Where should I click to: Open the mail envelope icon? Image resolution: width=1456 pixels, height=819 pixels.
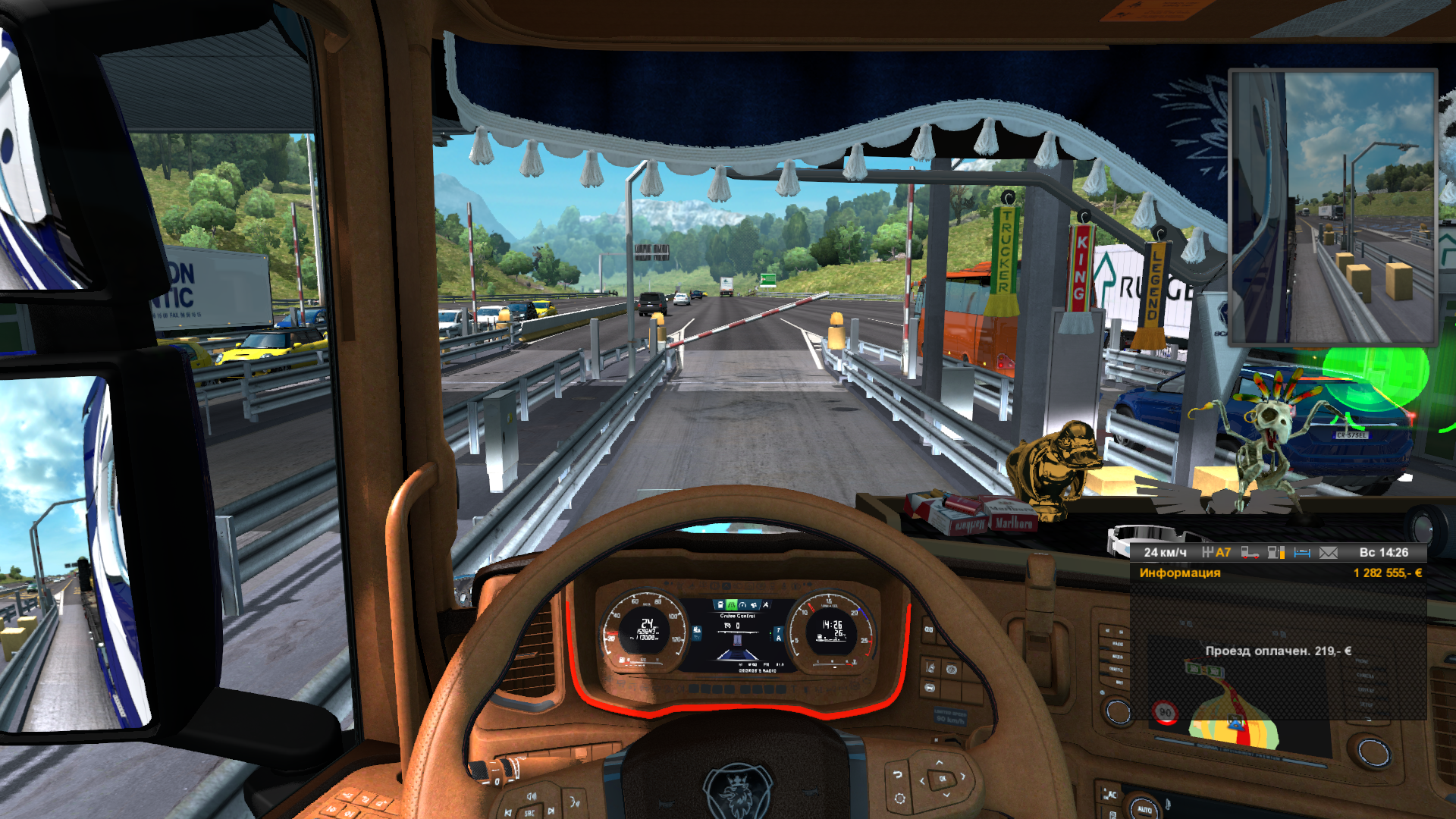click(1329, 553)
